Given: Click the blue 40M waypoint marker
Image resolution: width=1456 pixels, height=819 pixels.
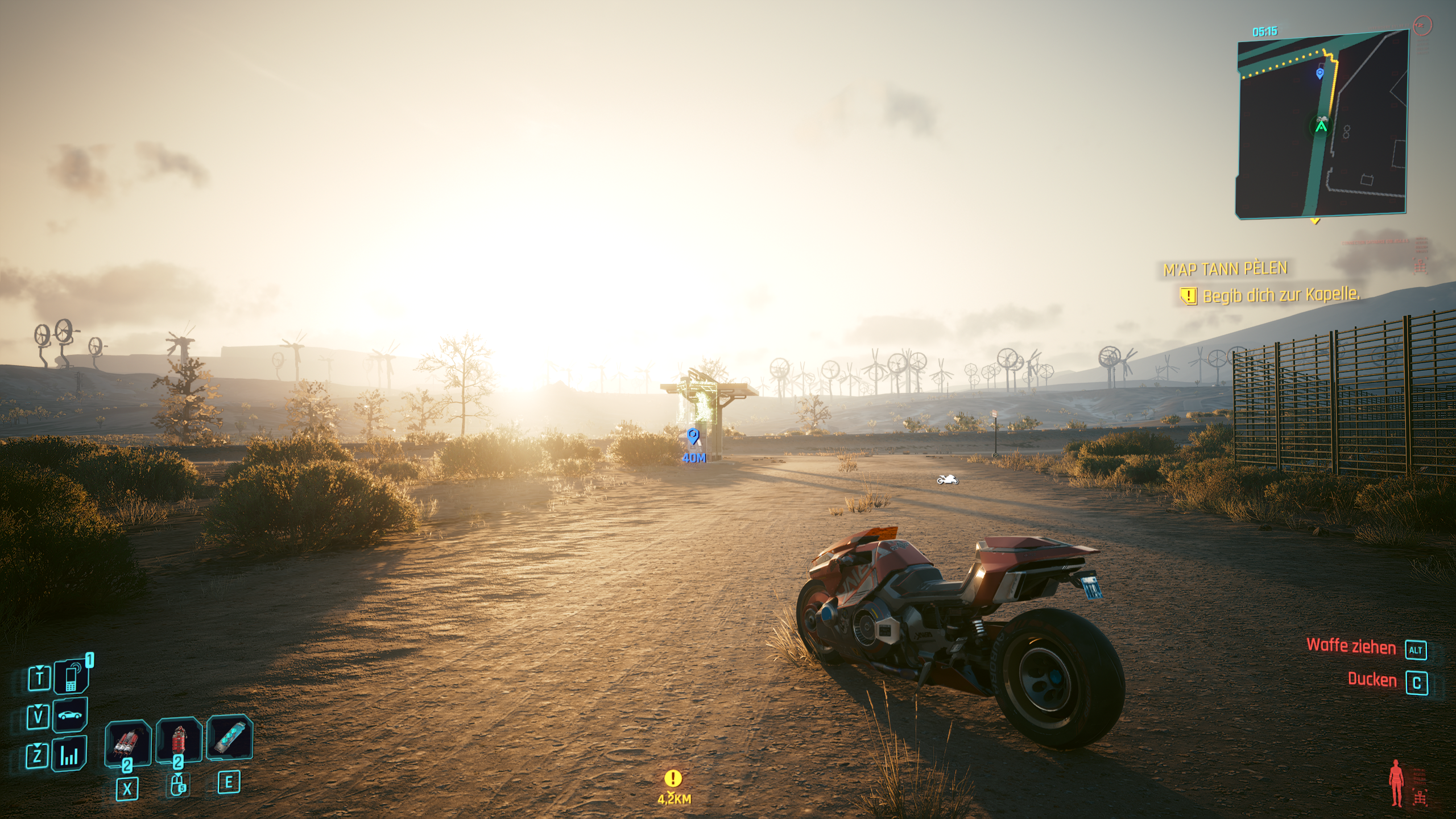Looking at the screenshot, I should 693,437.
